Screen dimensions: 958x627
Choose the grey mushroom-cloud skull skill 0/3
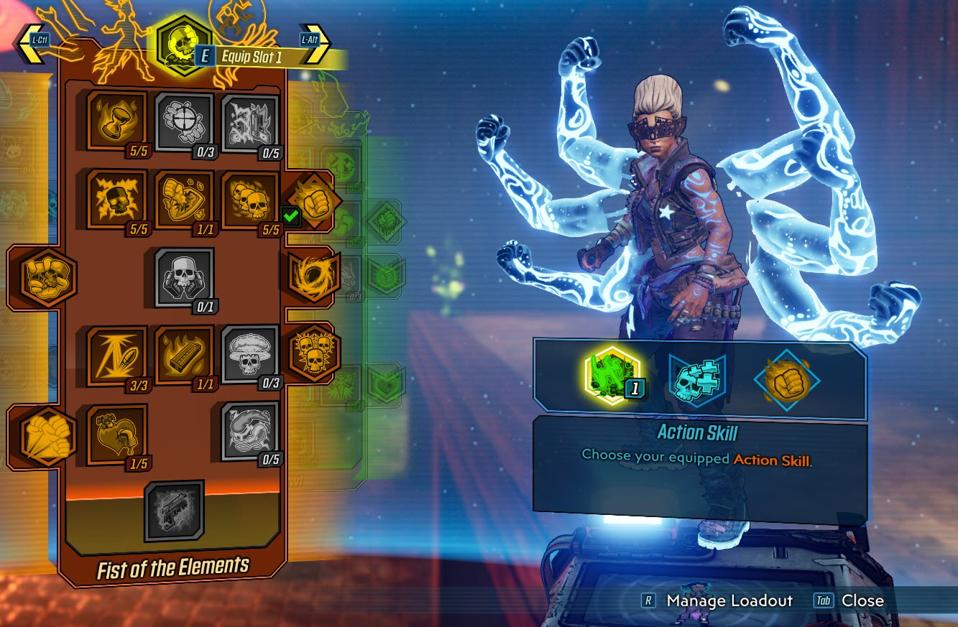tap(249, 354)
